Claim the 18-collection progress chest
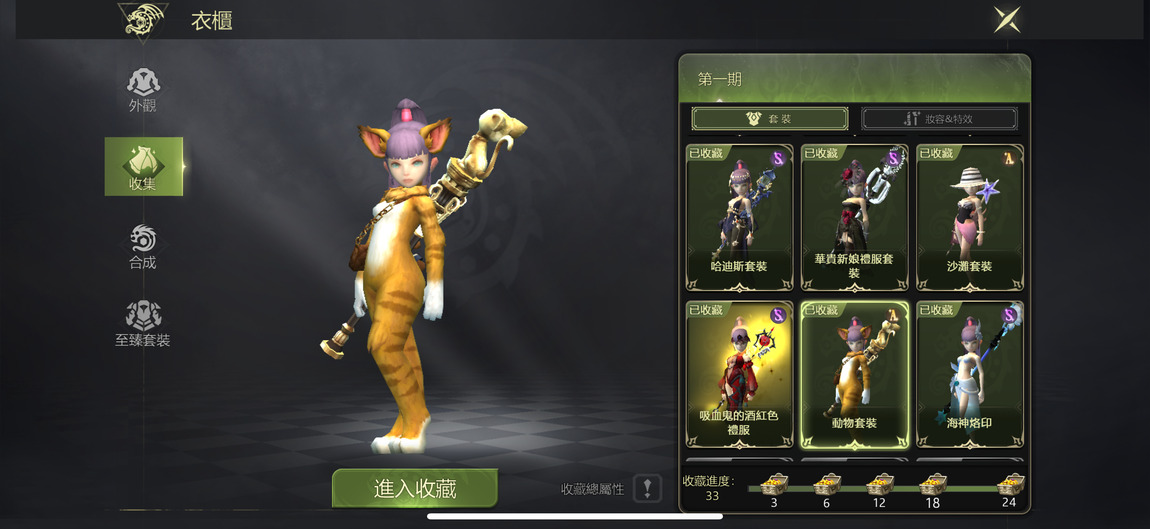This screenshot has width=1150, height=529. (932, 487)
